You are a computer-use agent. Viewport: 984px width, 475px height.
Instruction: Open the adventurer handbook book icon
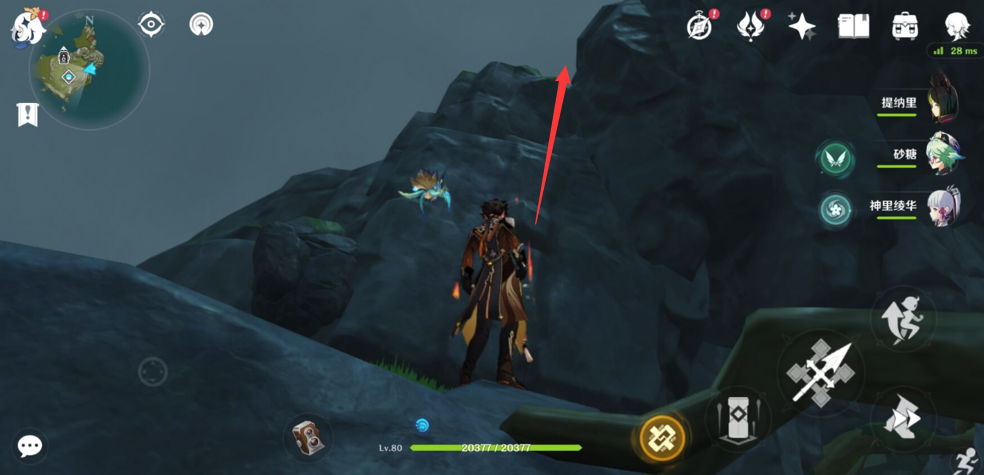pos(853,27)
